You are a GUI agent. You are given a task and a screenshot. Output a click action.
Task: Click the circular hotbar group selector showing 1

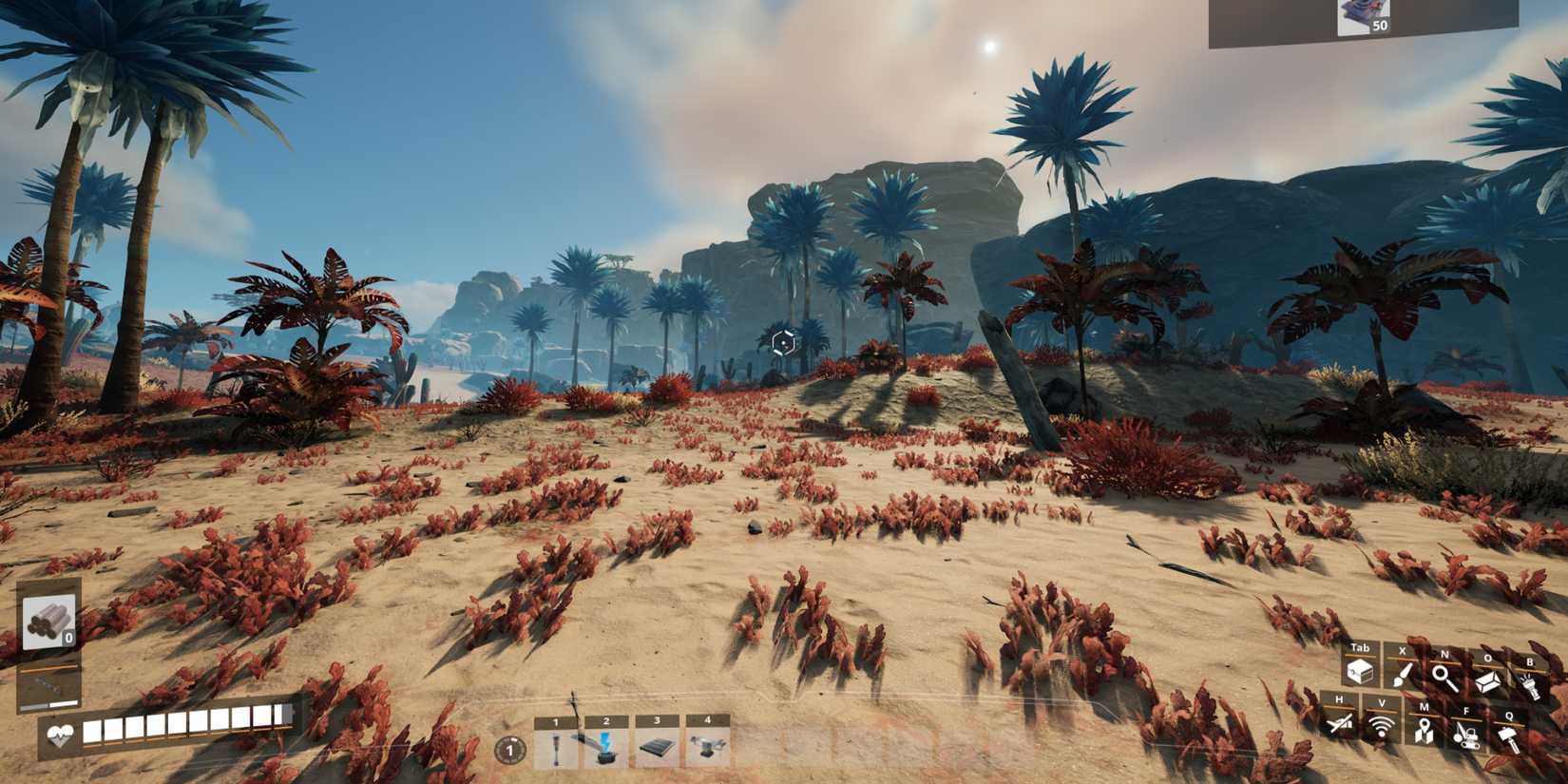510,751
